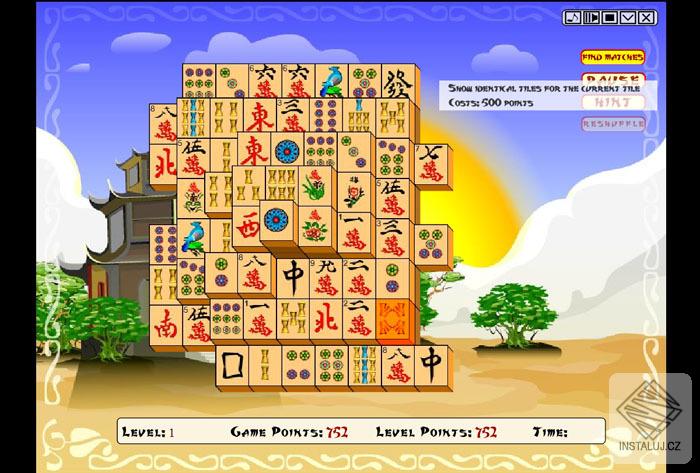
Task: Click the Find Matches button
Action: (613, 57)
